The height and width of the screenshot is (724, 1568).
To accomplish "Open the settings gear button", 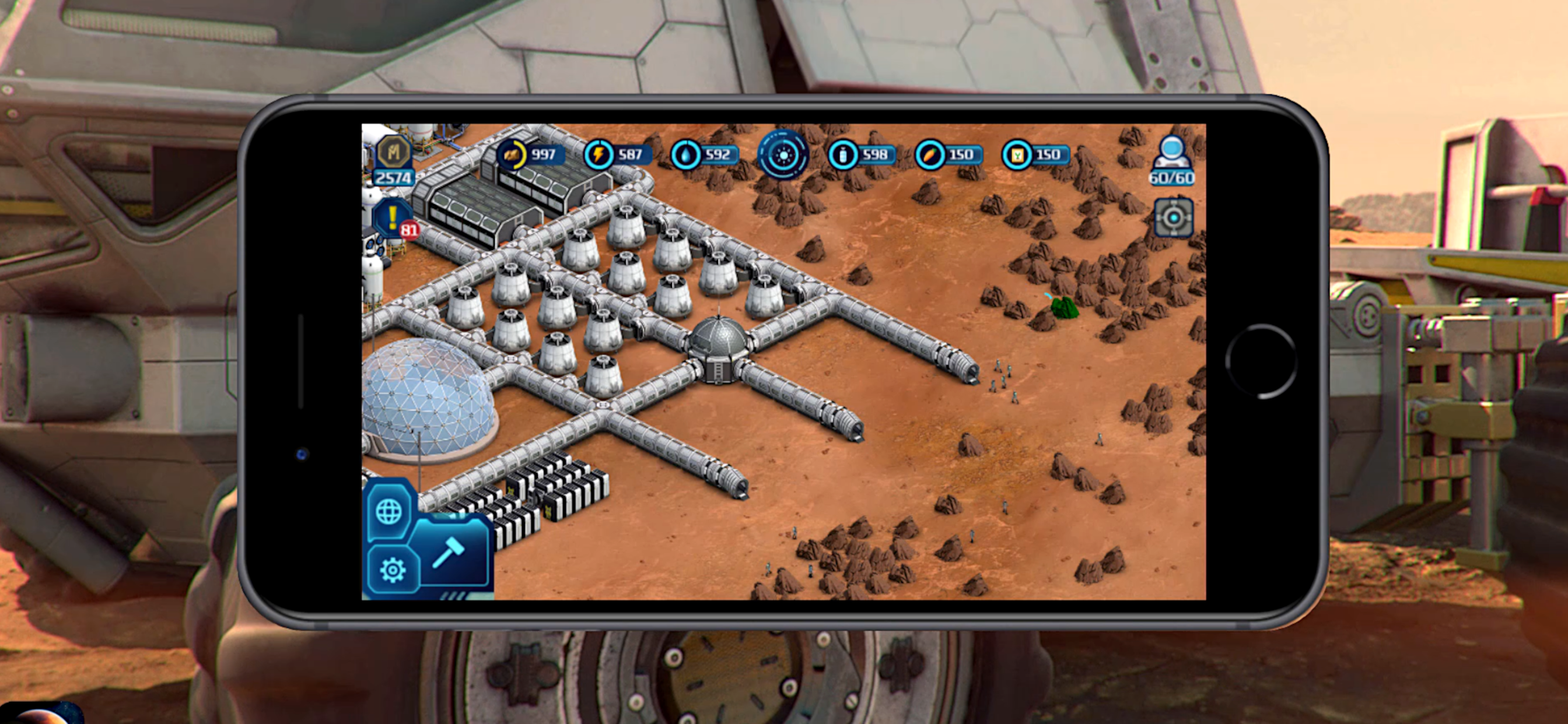I will tap(393, 570).
